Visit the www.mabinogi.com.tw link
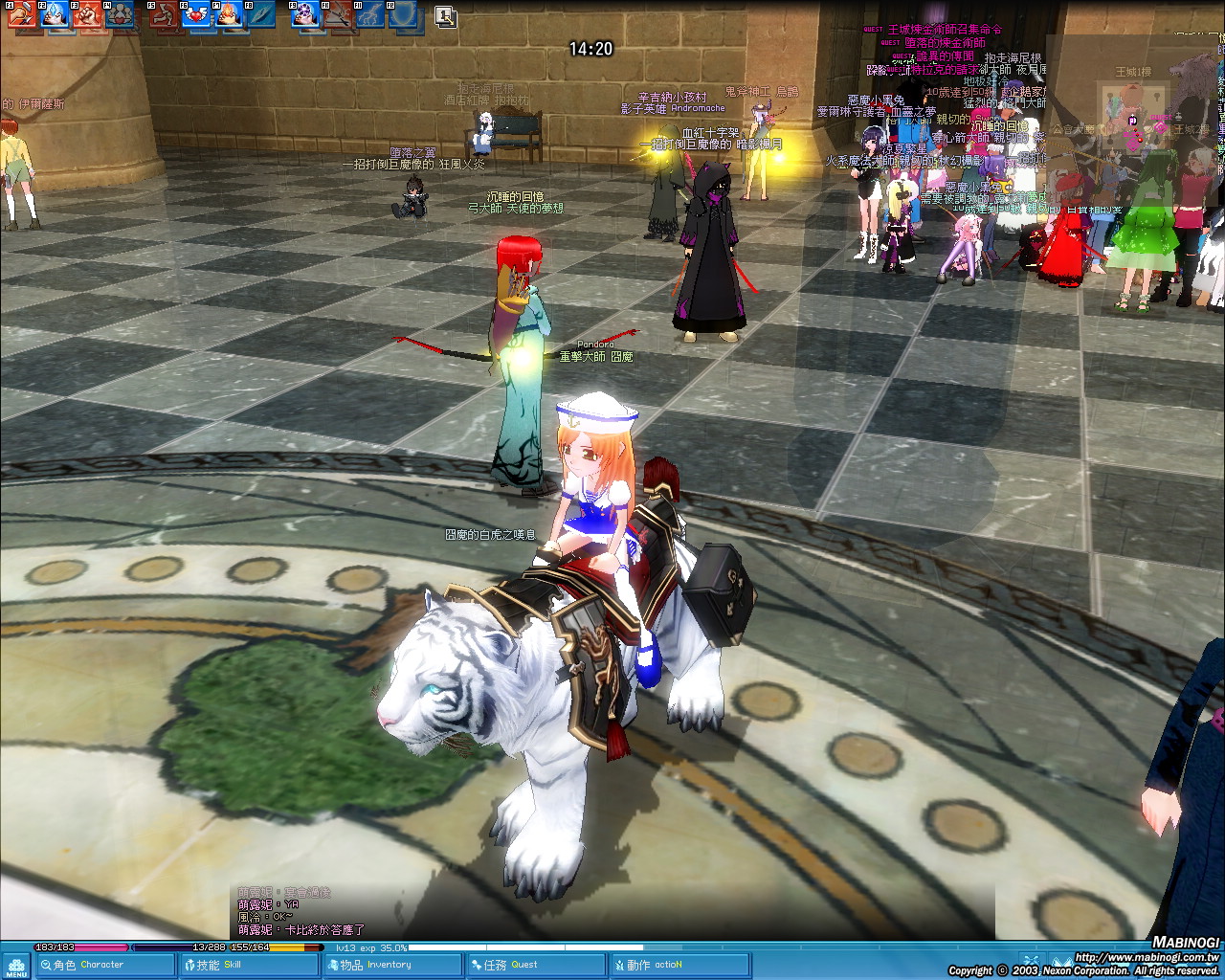1225x980 pixels. (1146, 956)
